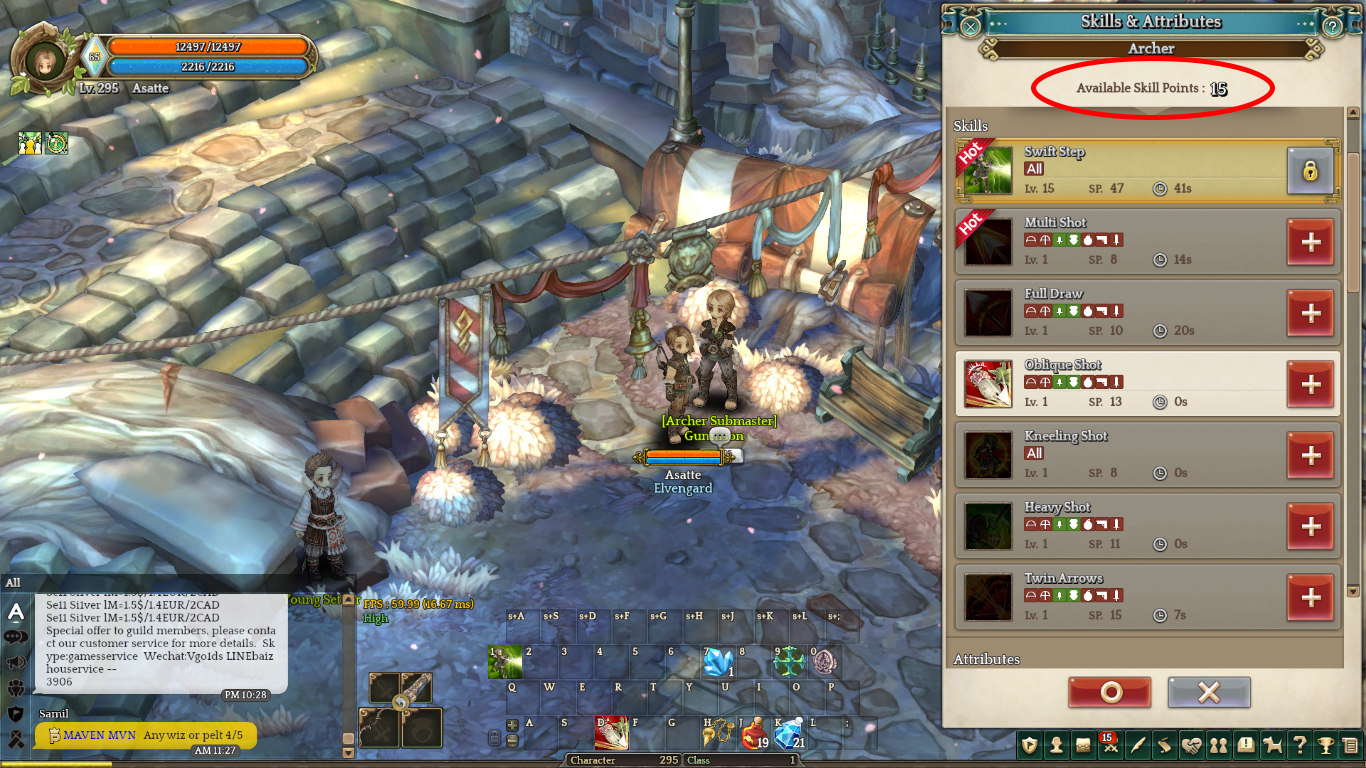The image size is (1366, 768).
Task: Click the crossed-swords skills icon showing 15
Action: coord(1112,745)
